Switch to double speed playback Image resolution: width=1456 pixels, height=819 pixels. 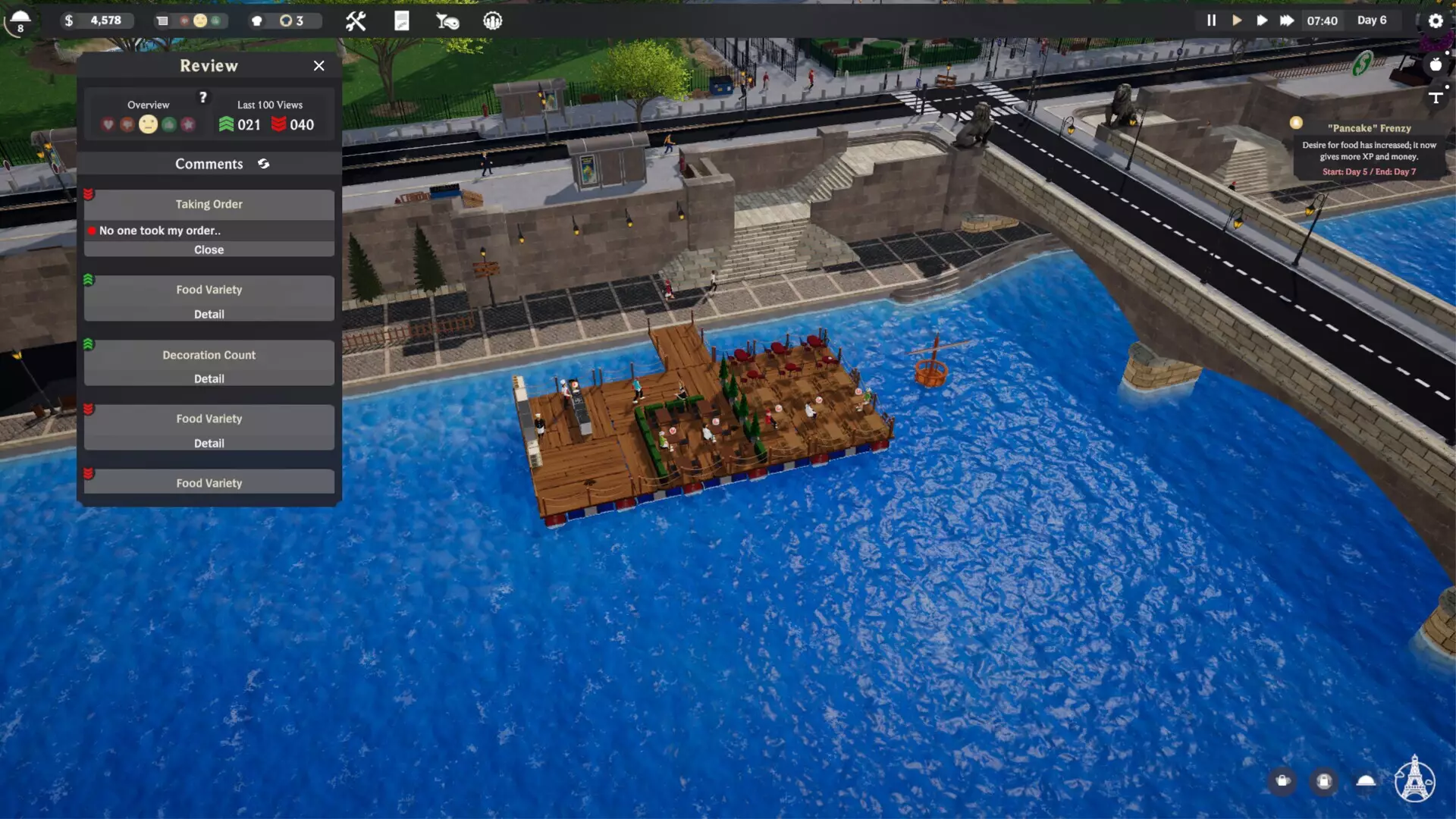coord(1262,20)
